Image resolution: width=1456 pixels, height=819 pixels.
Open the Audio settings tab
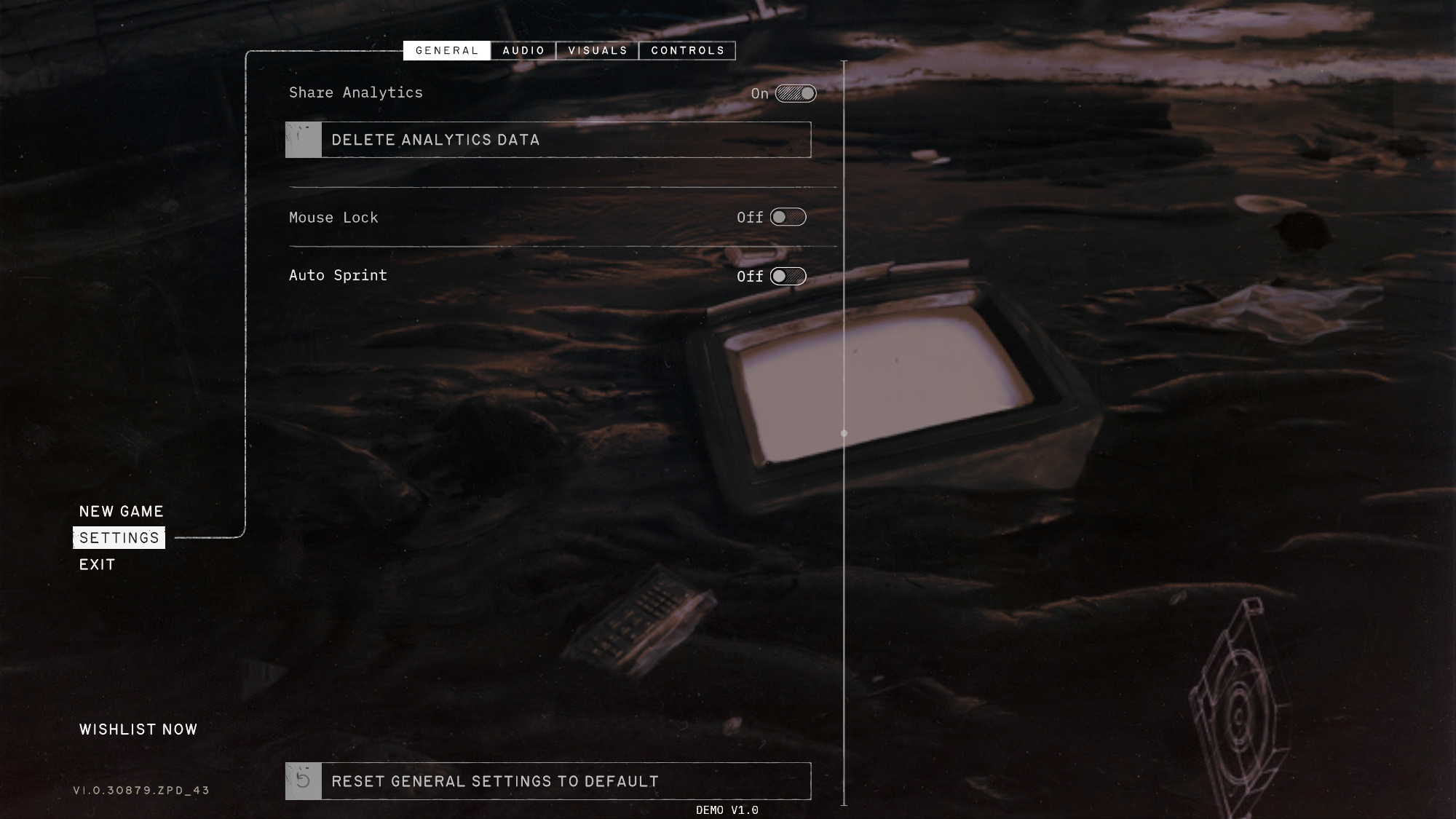point(523,50)
